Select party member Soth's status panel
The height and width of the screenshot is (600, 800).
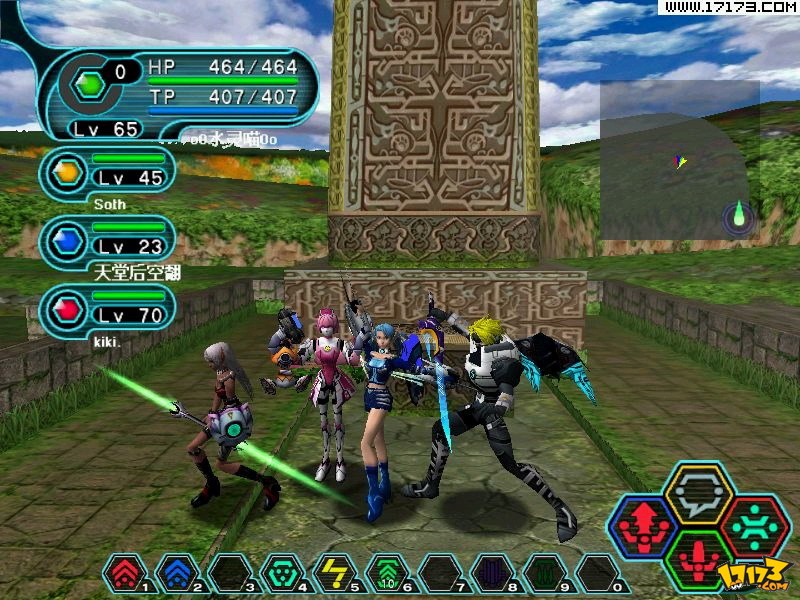(108, 173)
